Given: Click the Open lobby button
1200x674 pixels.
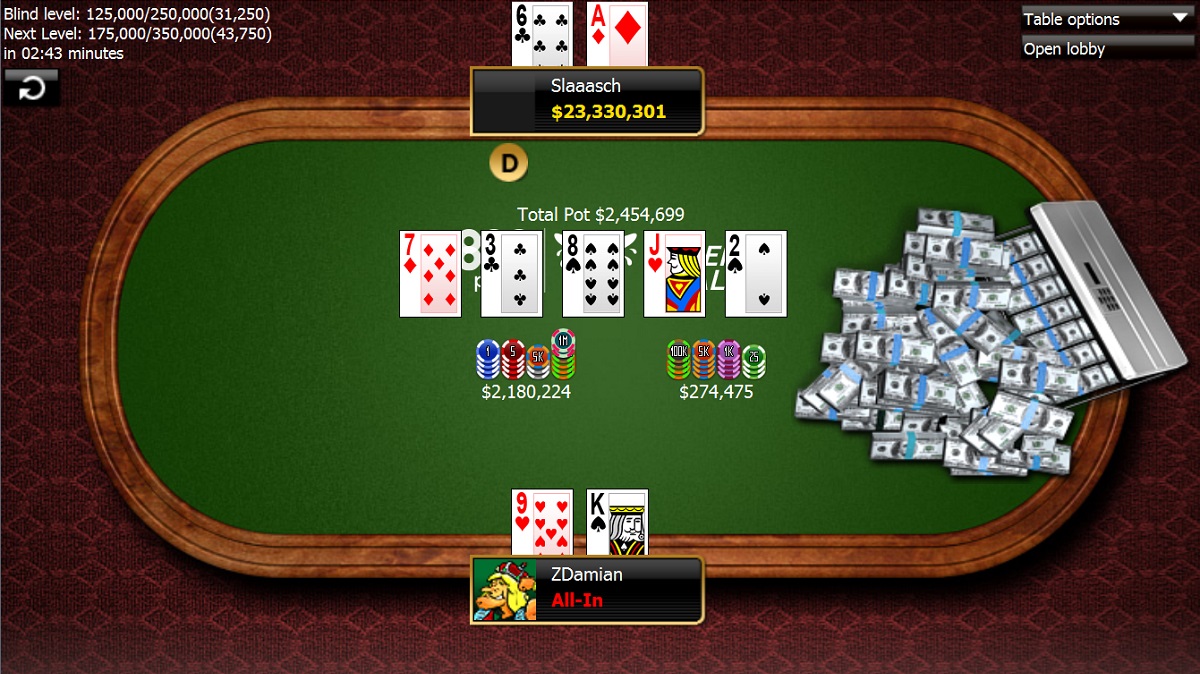Looking at the screenshot, I should pos(1107,49).
